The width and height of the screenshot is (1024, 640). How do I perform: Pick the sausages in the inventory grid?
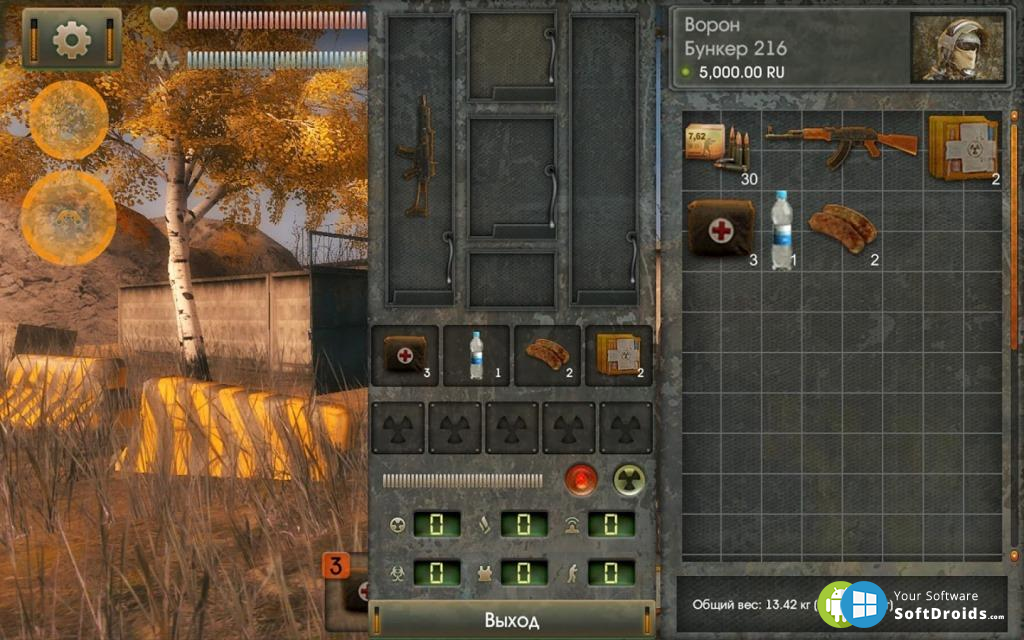843,227
